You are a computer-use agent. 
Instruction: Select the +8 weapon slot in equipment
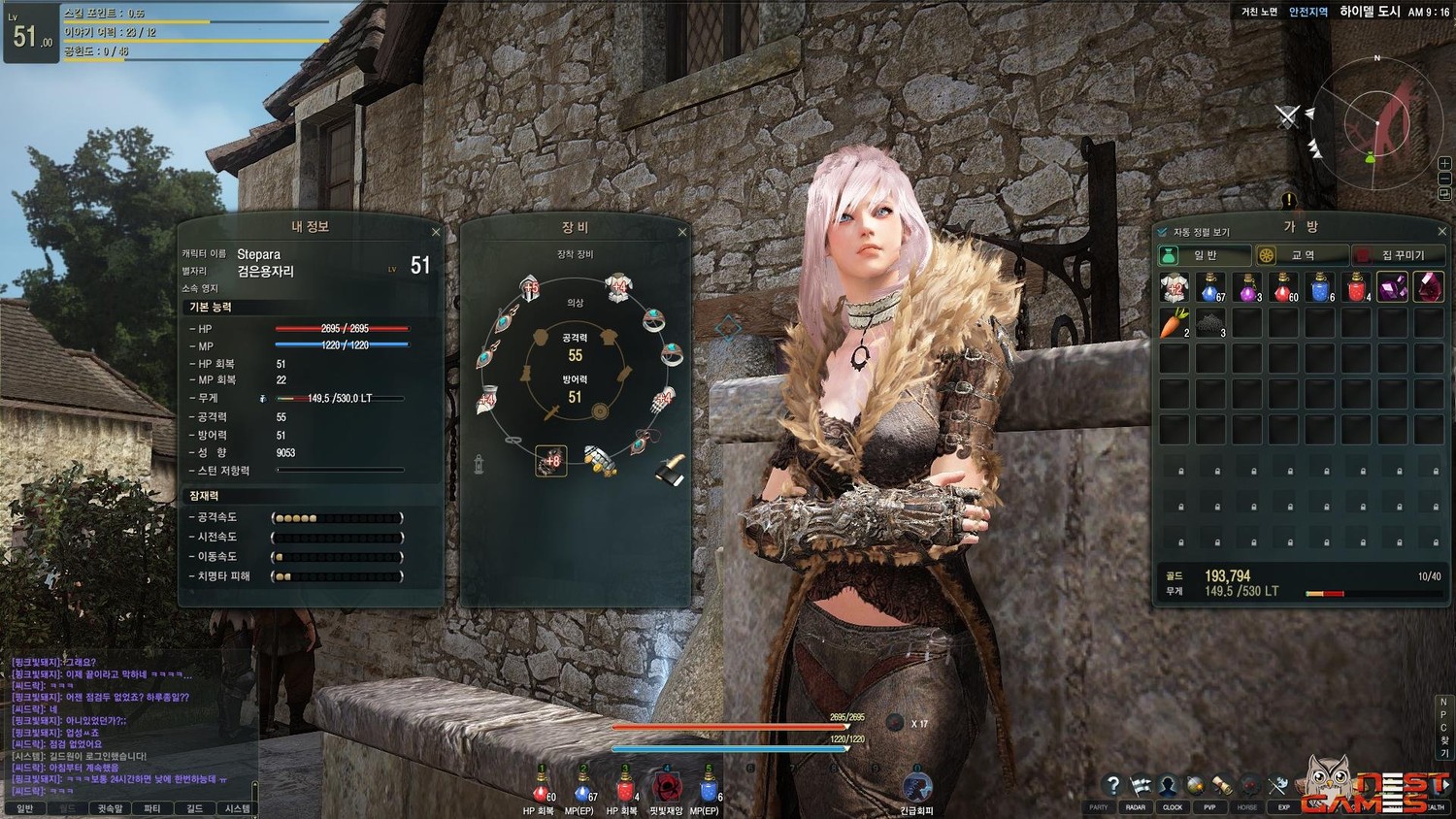pyautogui.click(x=550, y=461)
